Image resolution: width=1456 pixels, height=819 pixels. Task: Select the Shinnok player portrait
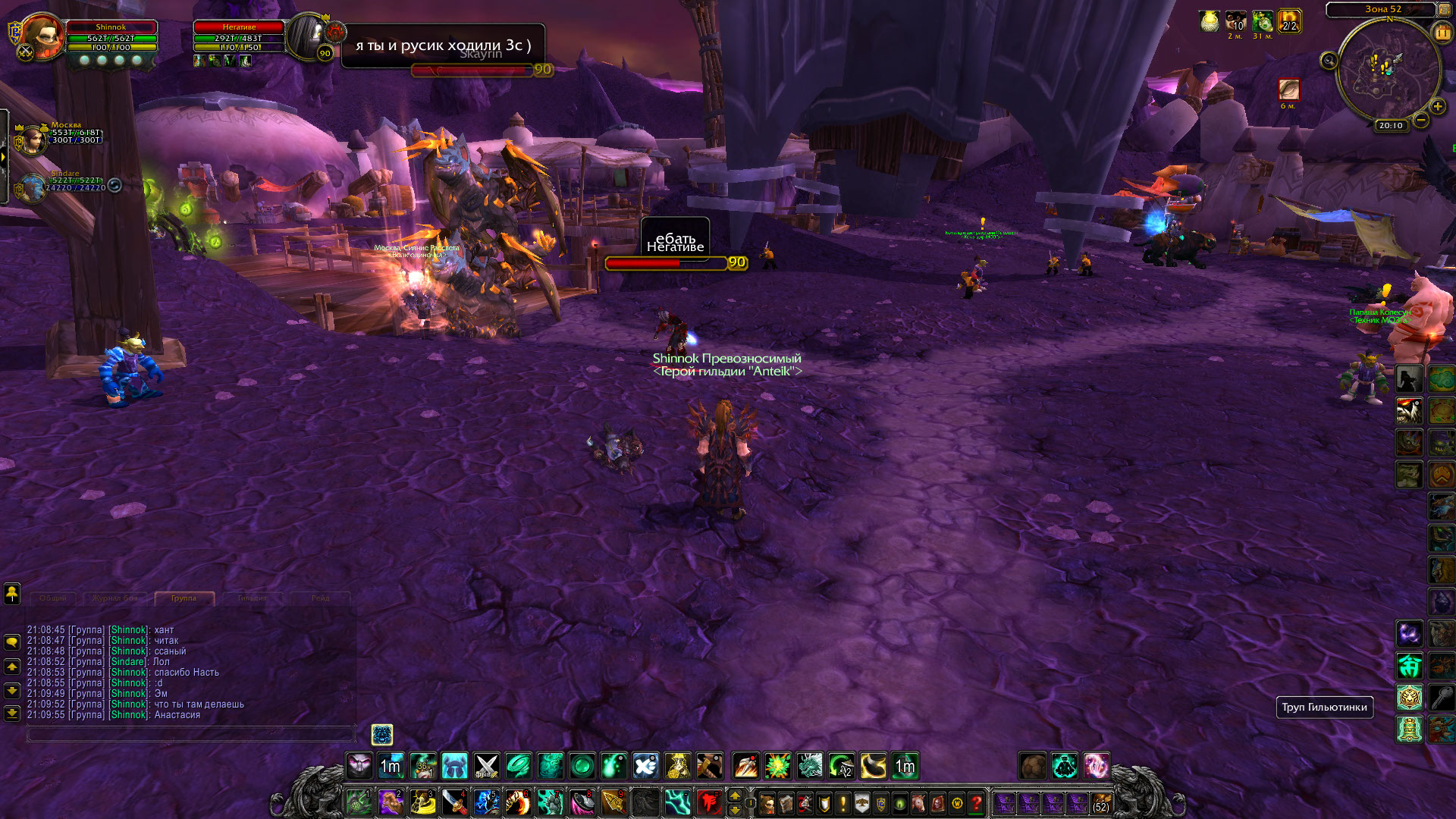[x=42, y=36]
